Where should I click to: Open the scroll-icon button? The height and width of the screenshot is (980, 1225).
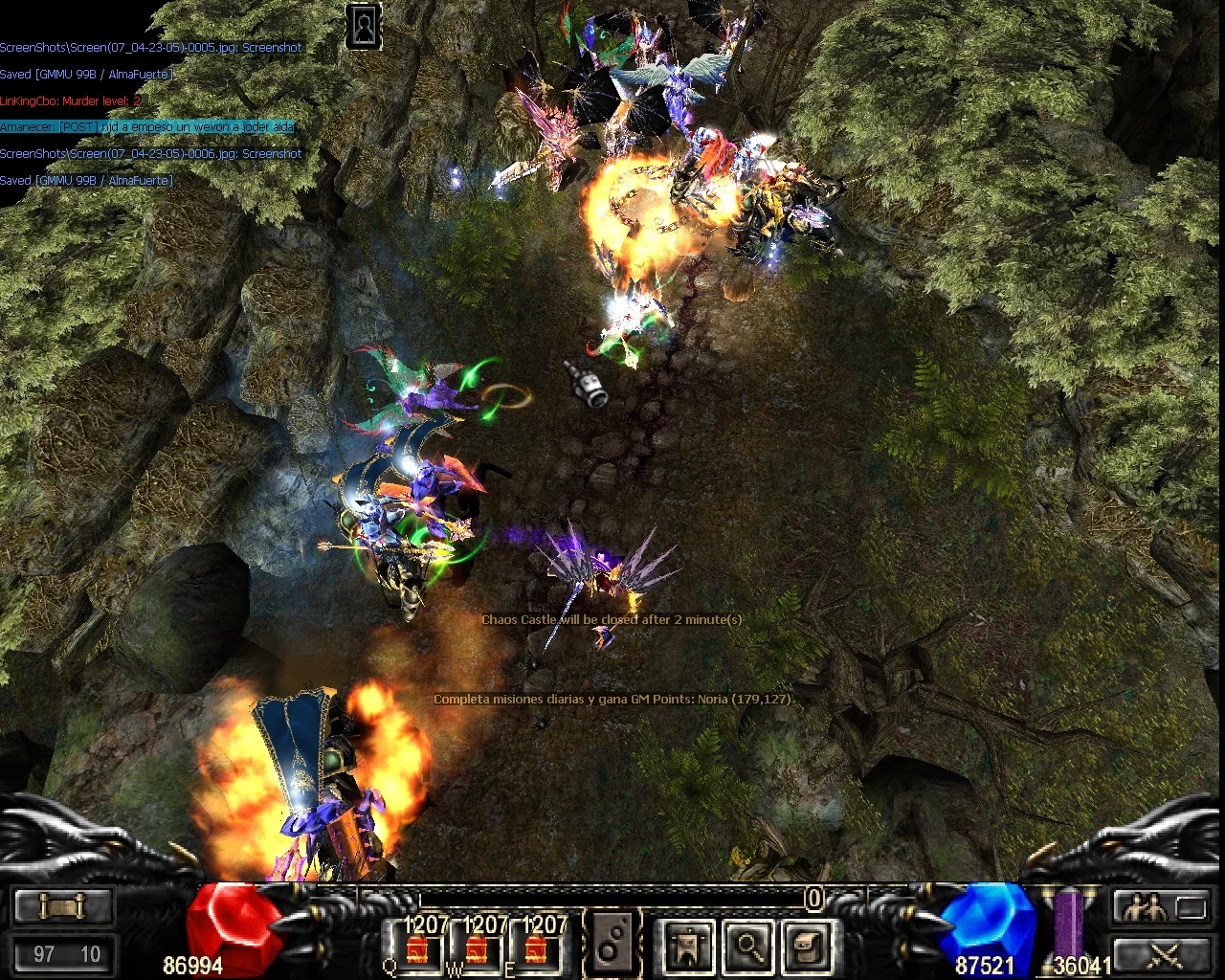click(63, 905)
